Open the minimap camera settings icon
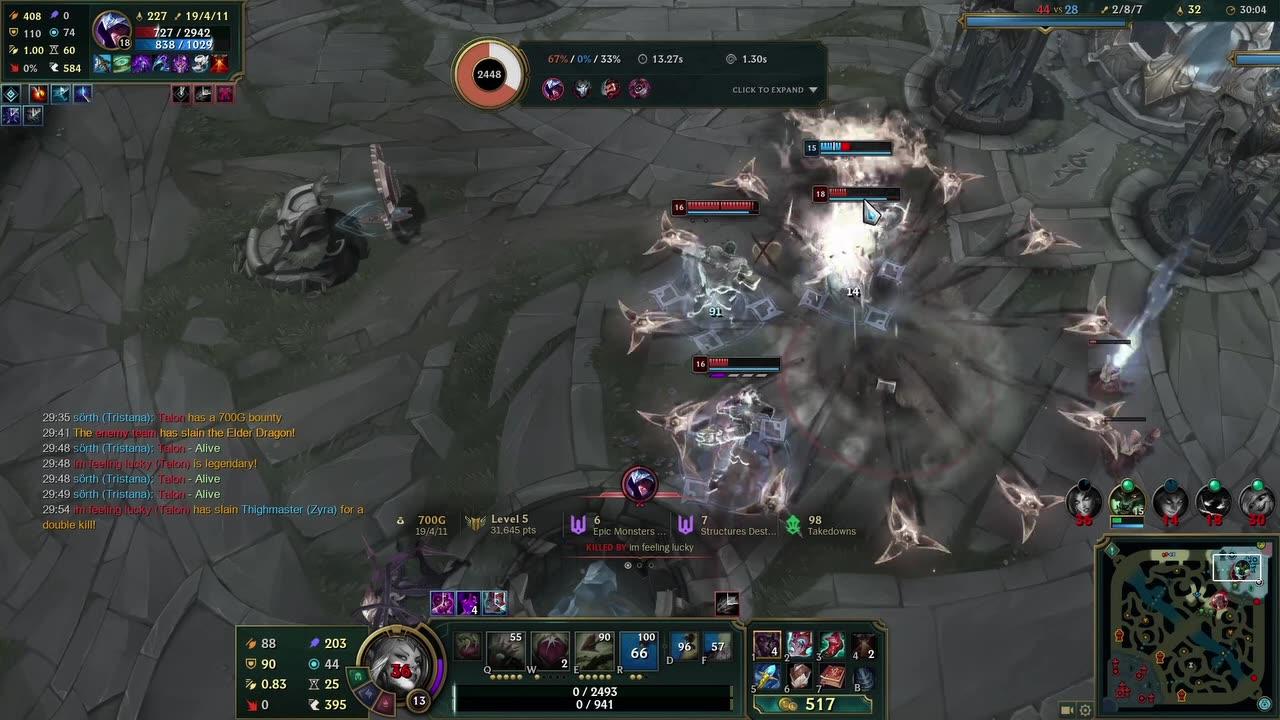The width and height of the screenshot is (1280, 720). pos(1066,710)
